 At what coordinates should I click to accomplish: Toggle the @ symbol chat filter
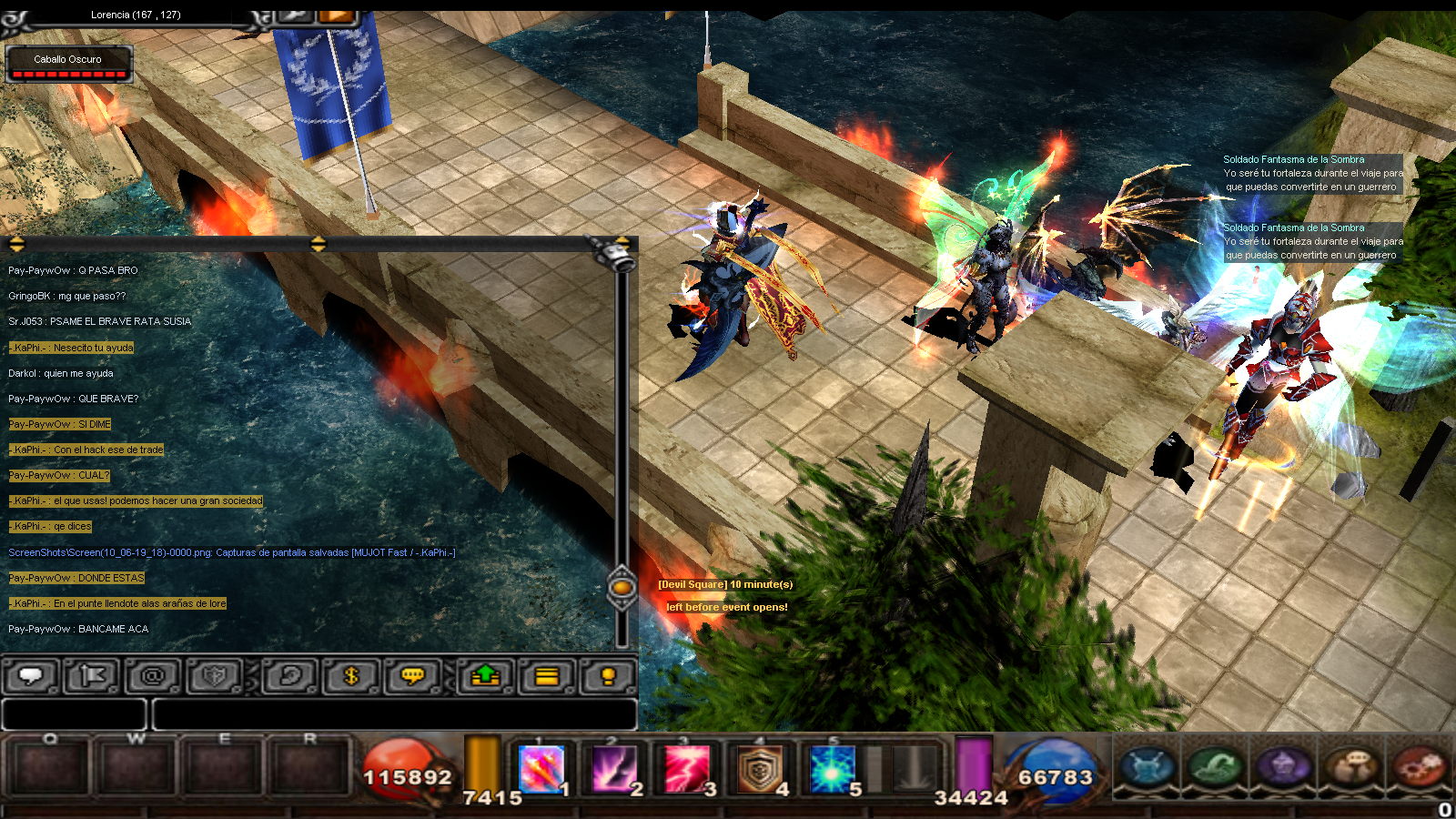coord(153,676)
